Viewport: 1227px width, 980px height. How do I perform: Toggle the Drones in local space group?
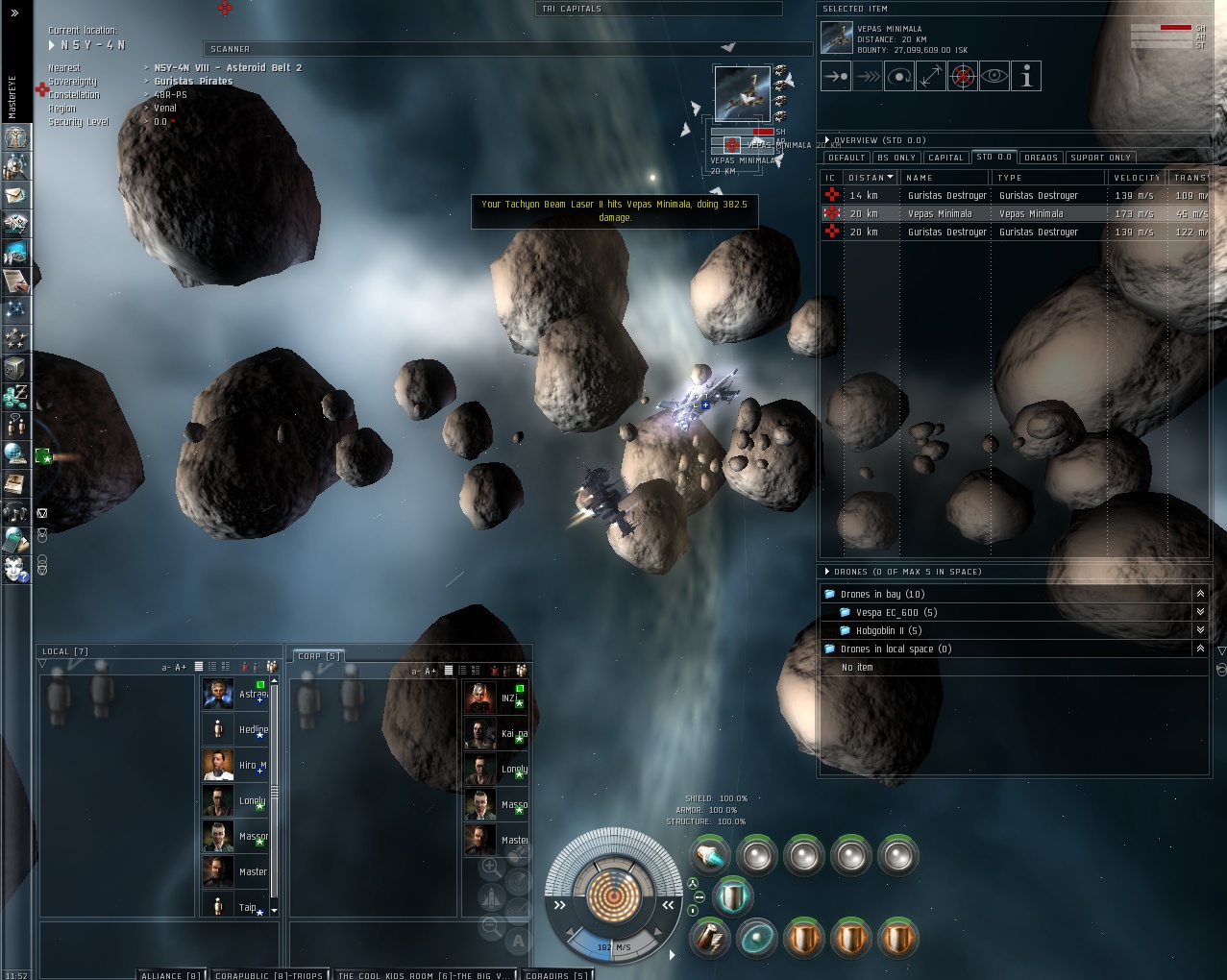pos(1200,649)
